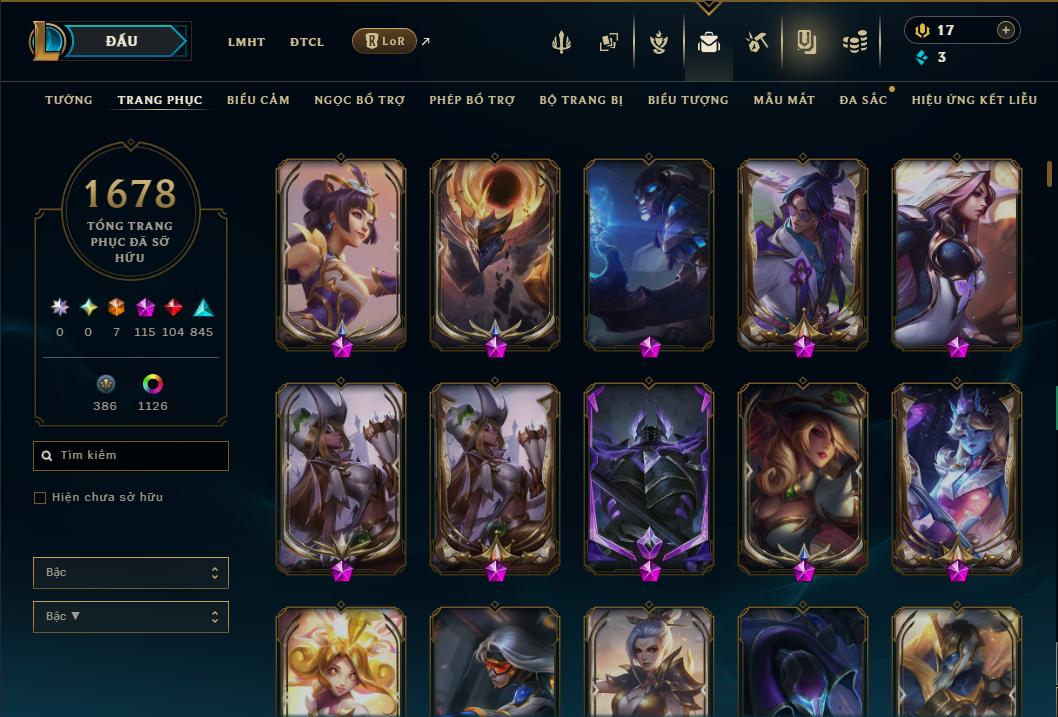Switch to the ĐA SẮC tab
Viewport: 1058px width, 717px height.
(863, 100)
